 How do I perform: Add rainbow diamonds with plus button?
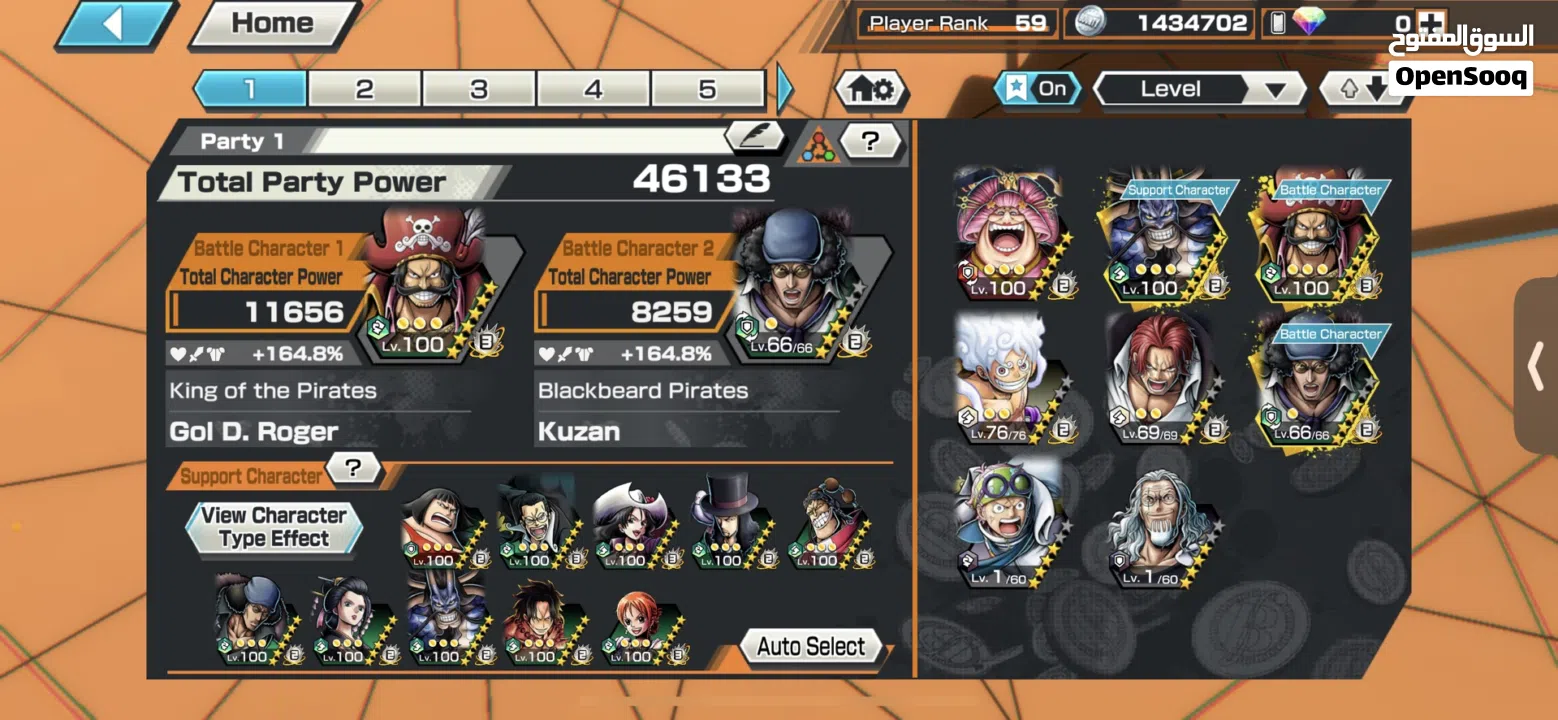tap(1433, 24)
